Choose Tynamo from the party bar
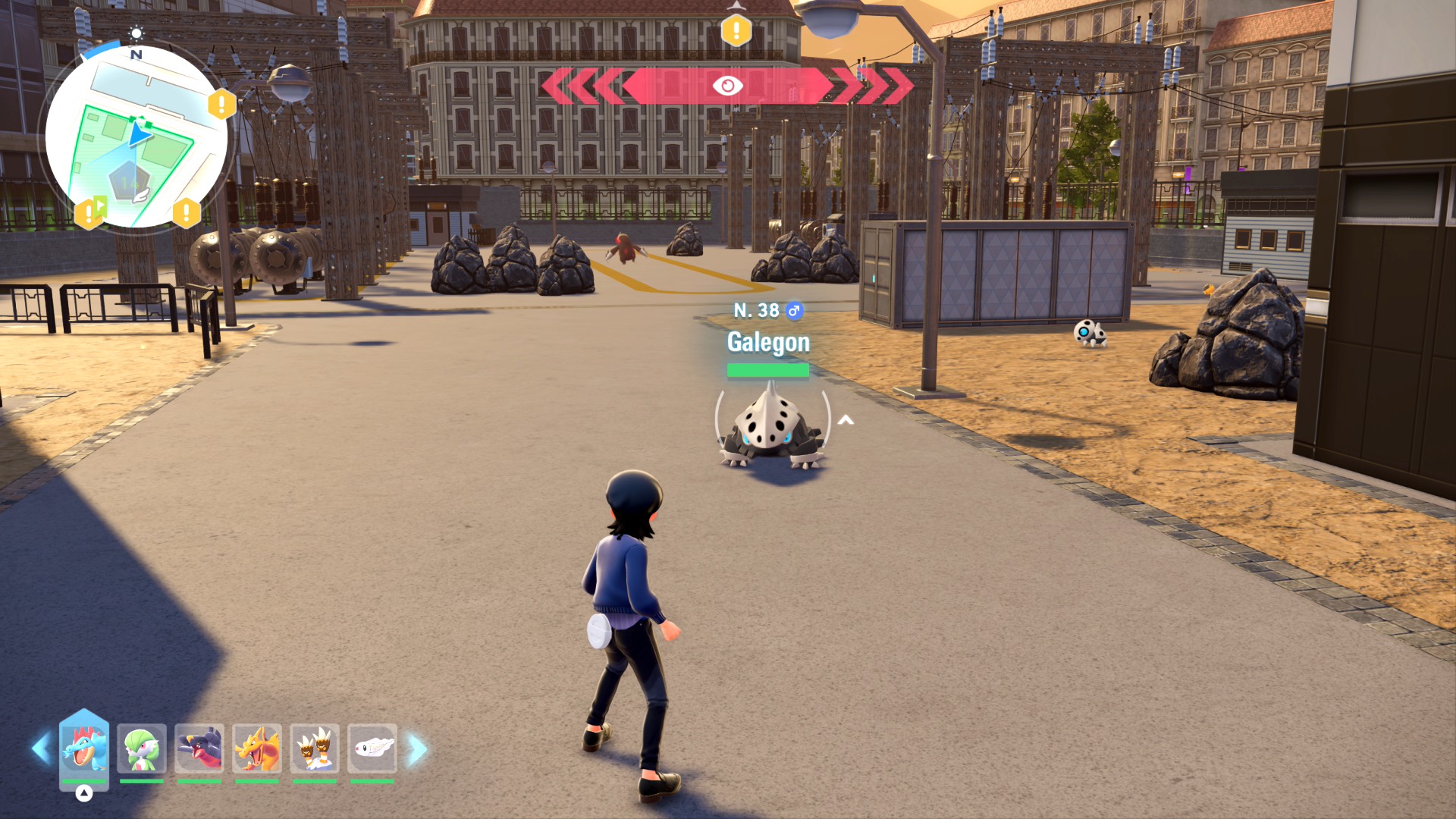Image resolution: width=1456 pixels, height=819 pixels. point(372,748)
